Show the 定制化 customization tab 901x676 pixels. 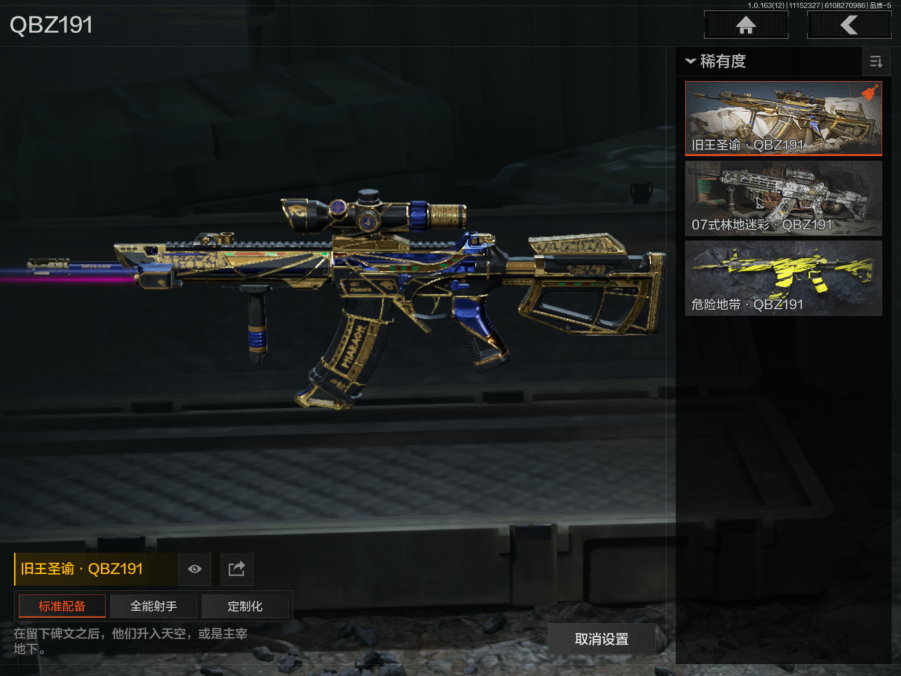click(245, 606)
